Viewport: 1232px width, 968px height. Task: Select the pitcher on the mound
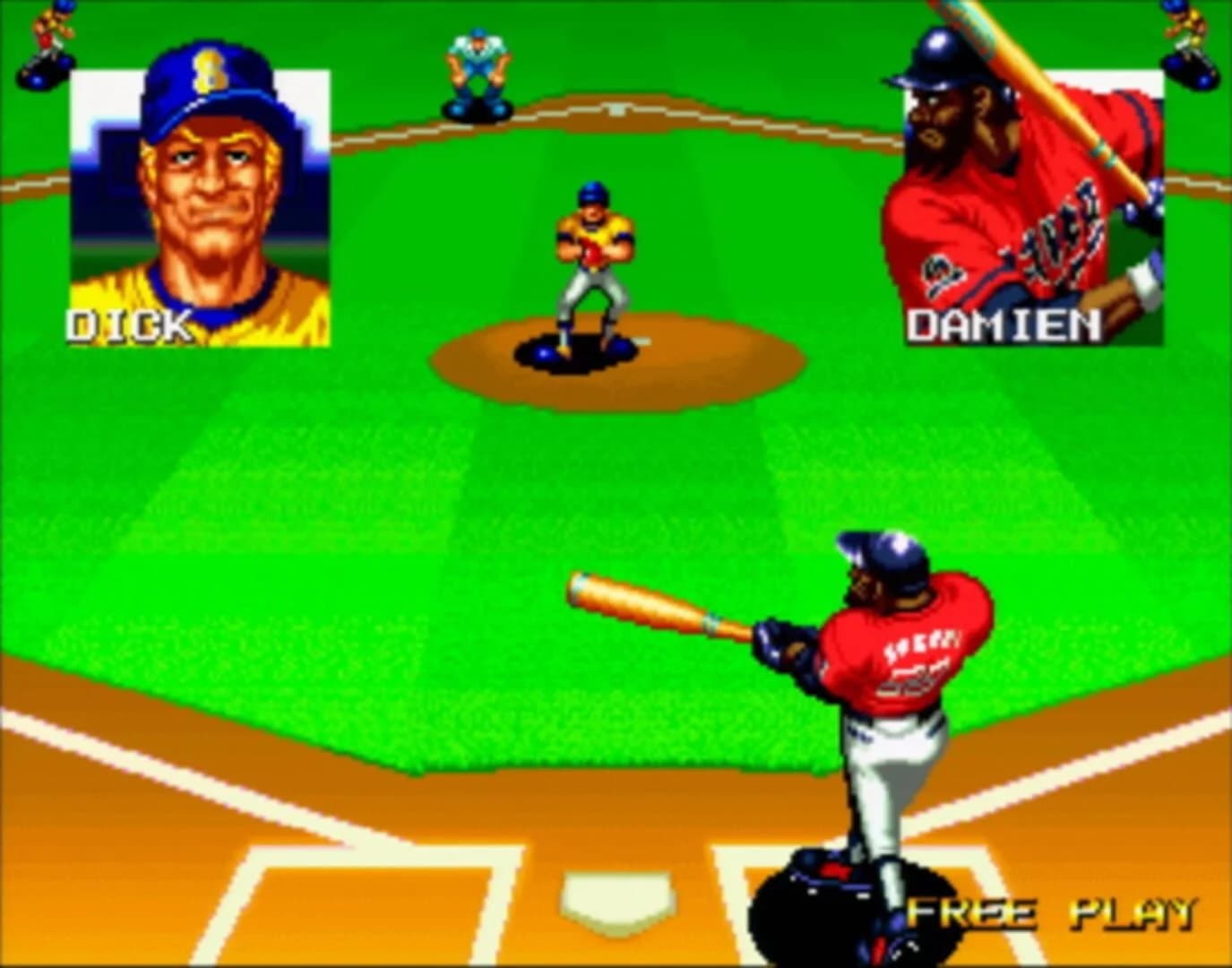point(591,260)
